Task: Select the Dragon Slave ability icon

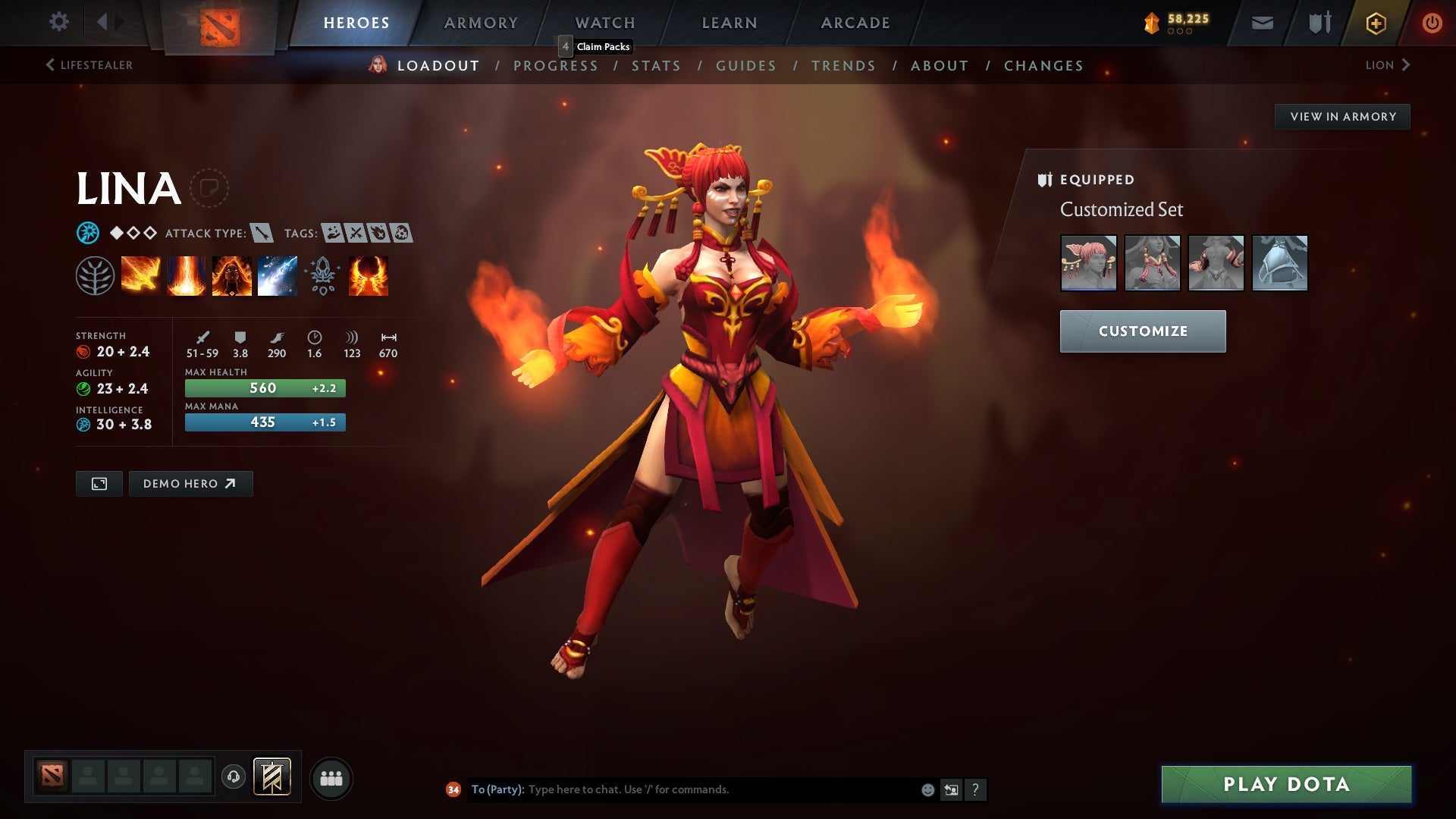Action: pyautogui.click(x=140, y=275)
